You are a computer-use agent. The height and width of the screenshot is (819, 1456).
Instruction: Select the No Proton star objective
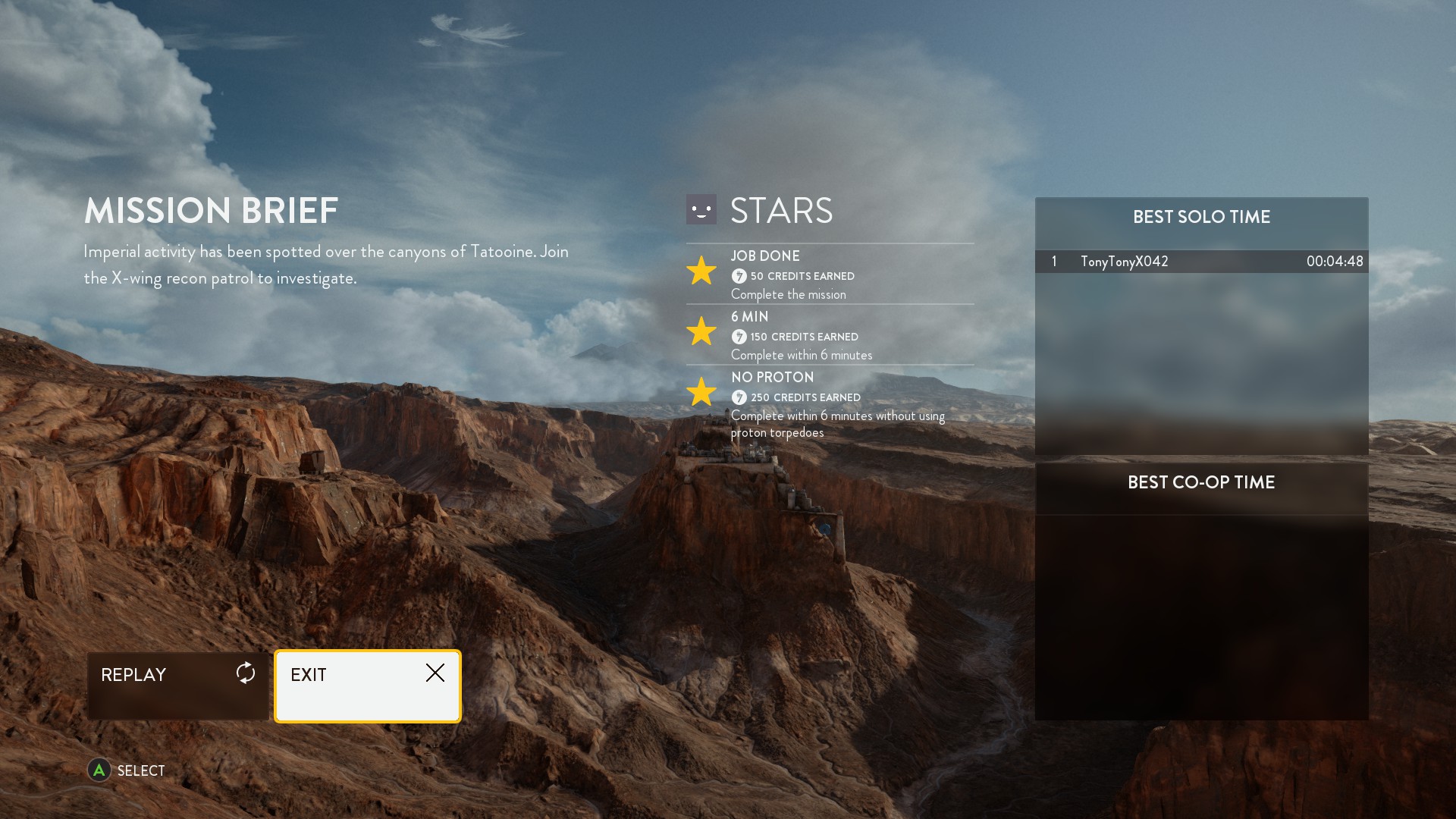tap(830, 403)
